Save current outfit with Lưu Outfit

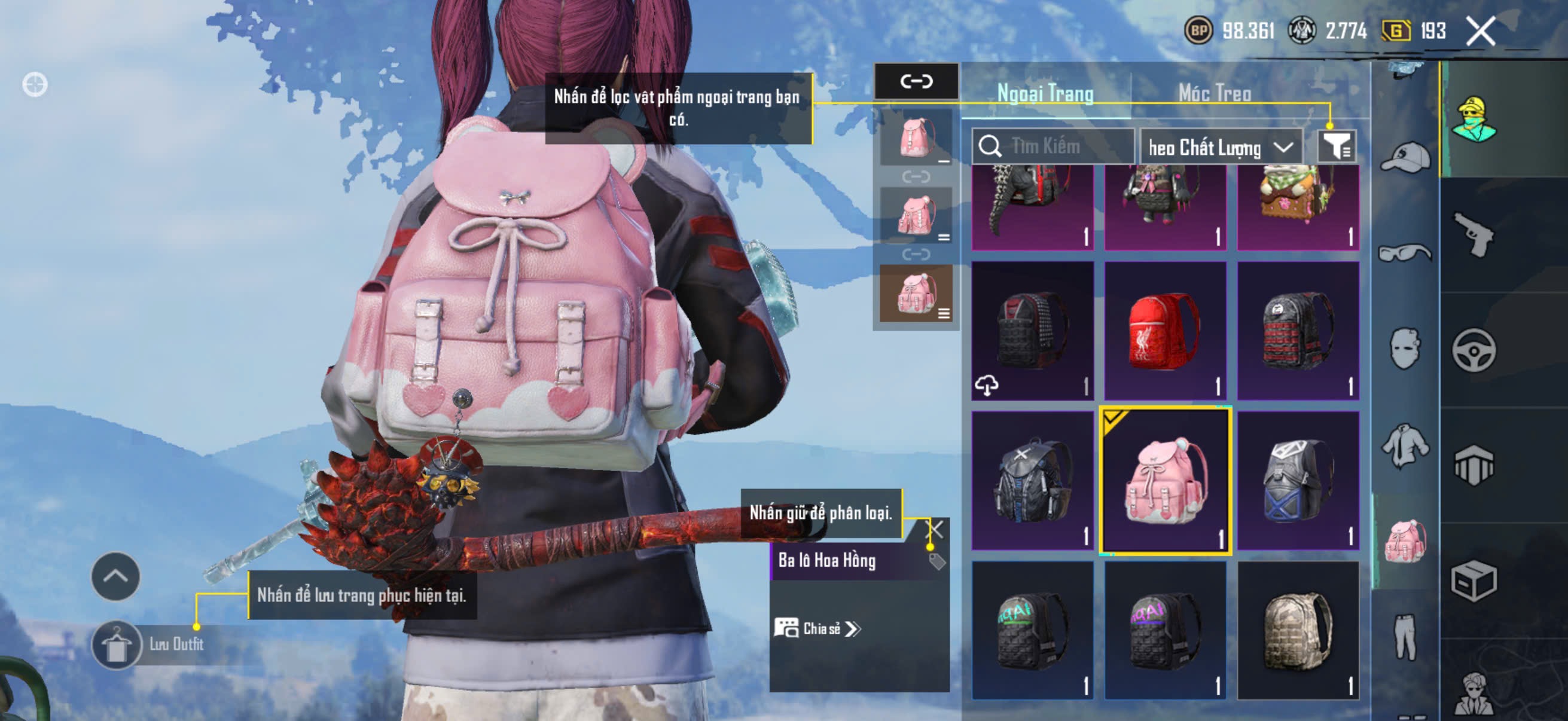[150, 644]
